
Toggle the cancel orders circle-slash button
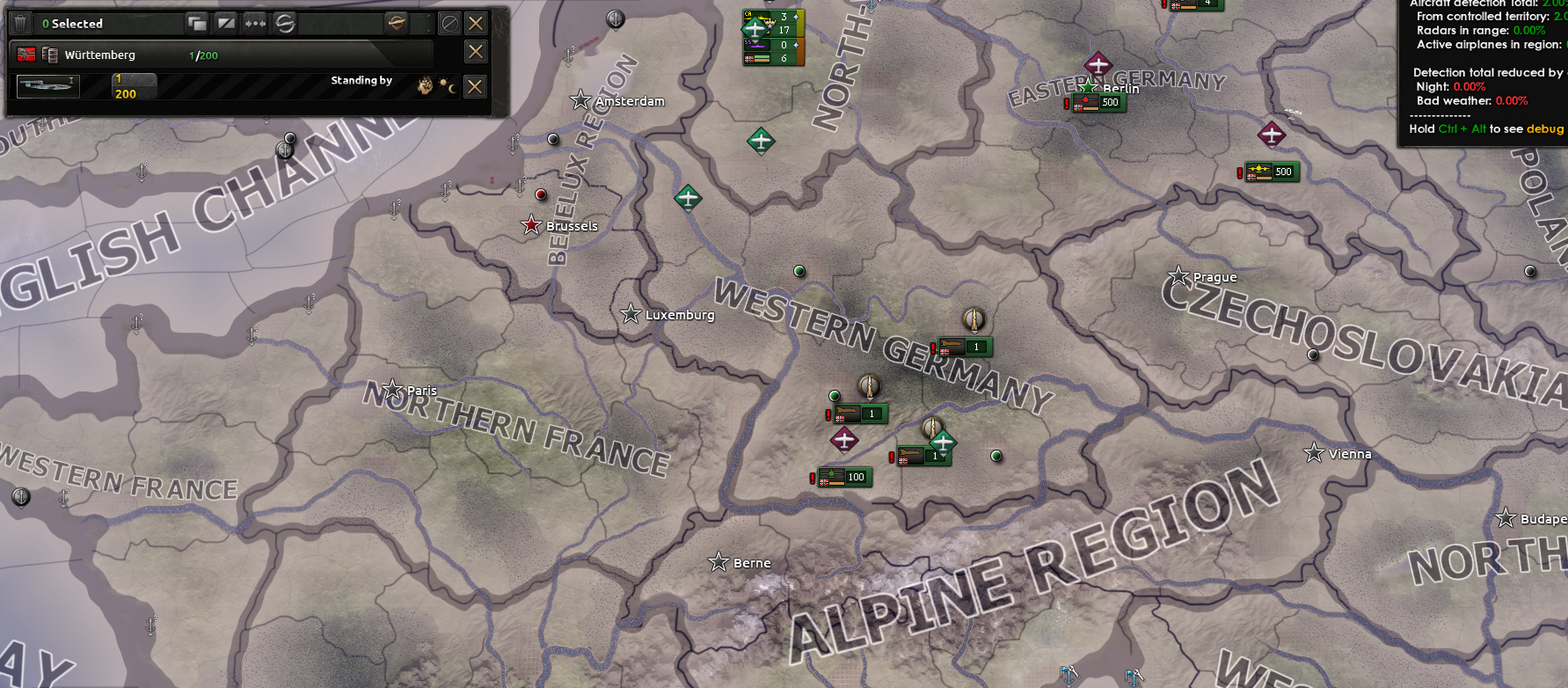click(x=451, y=23)
